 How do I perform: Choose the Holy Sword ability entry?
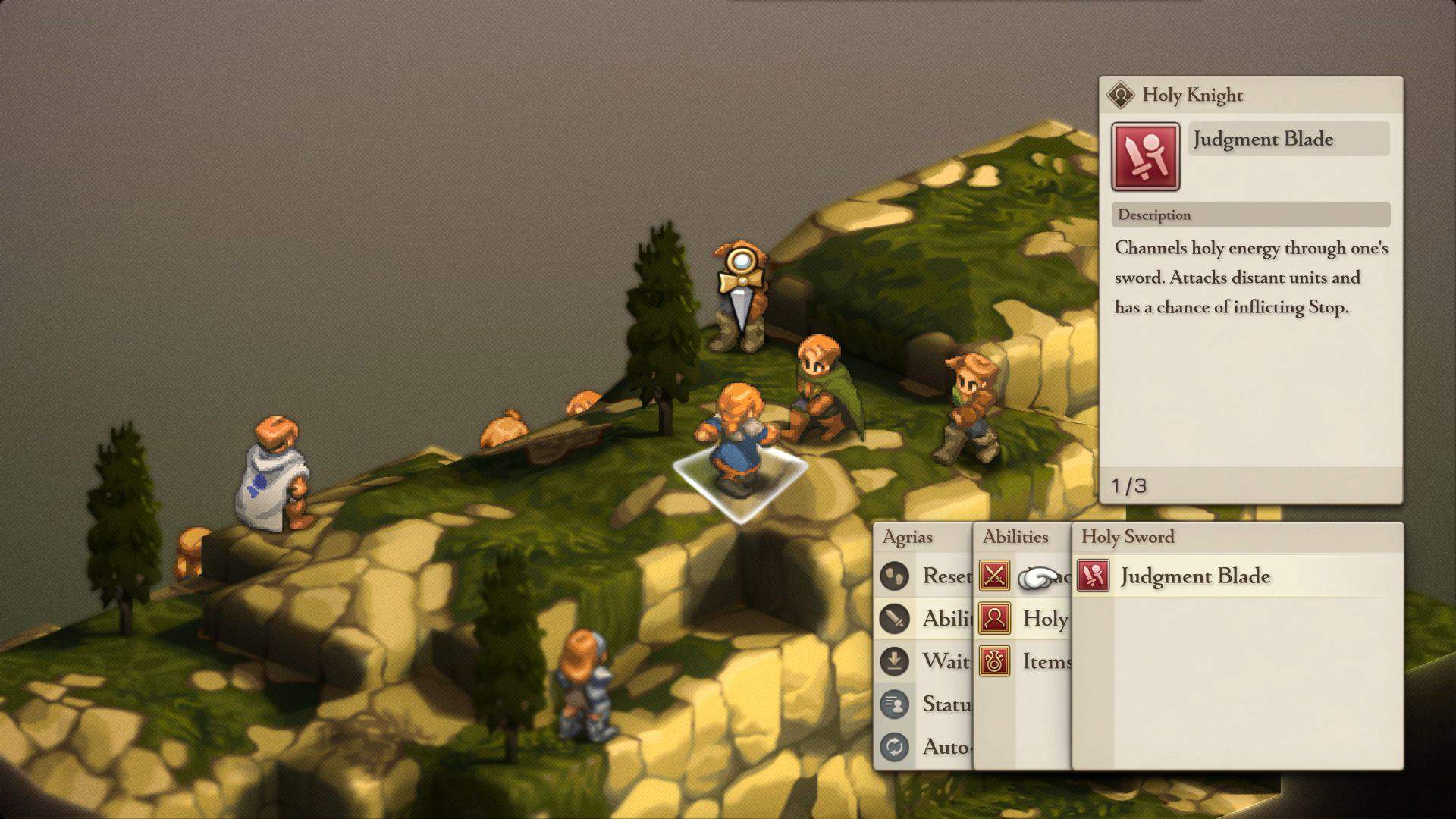(x=1022, y=619)
